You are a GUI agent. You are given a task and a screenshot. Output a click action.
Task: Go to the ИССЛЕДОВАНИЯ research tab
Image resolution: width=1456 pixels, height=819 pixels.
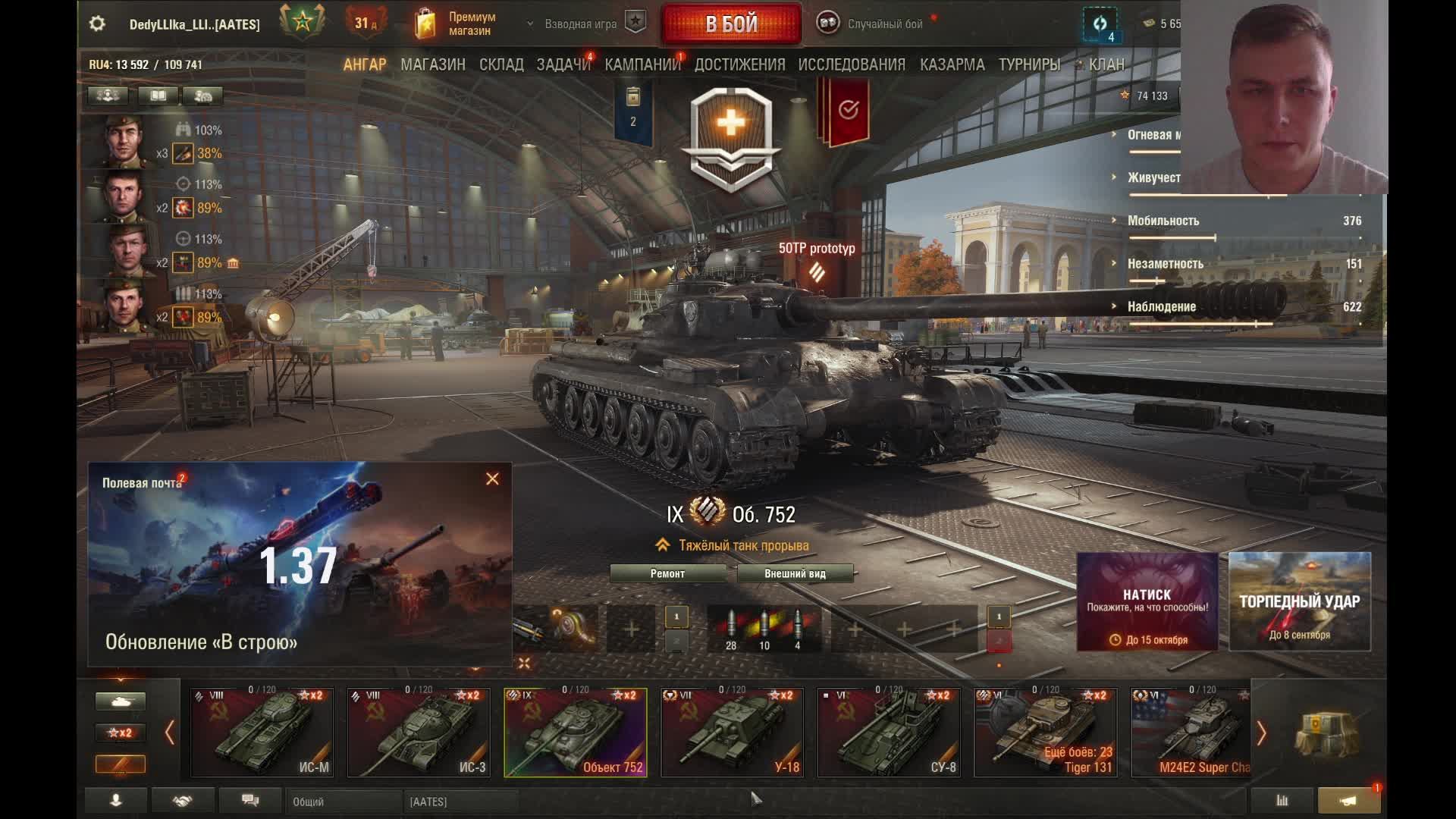coord(852,65)
